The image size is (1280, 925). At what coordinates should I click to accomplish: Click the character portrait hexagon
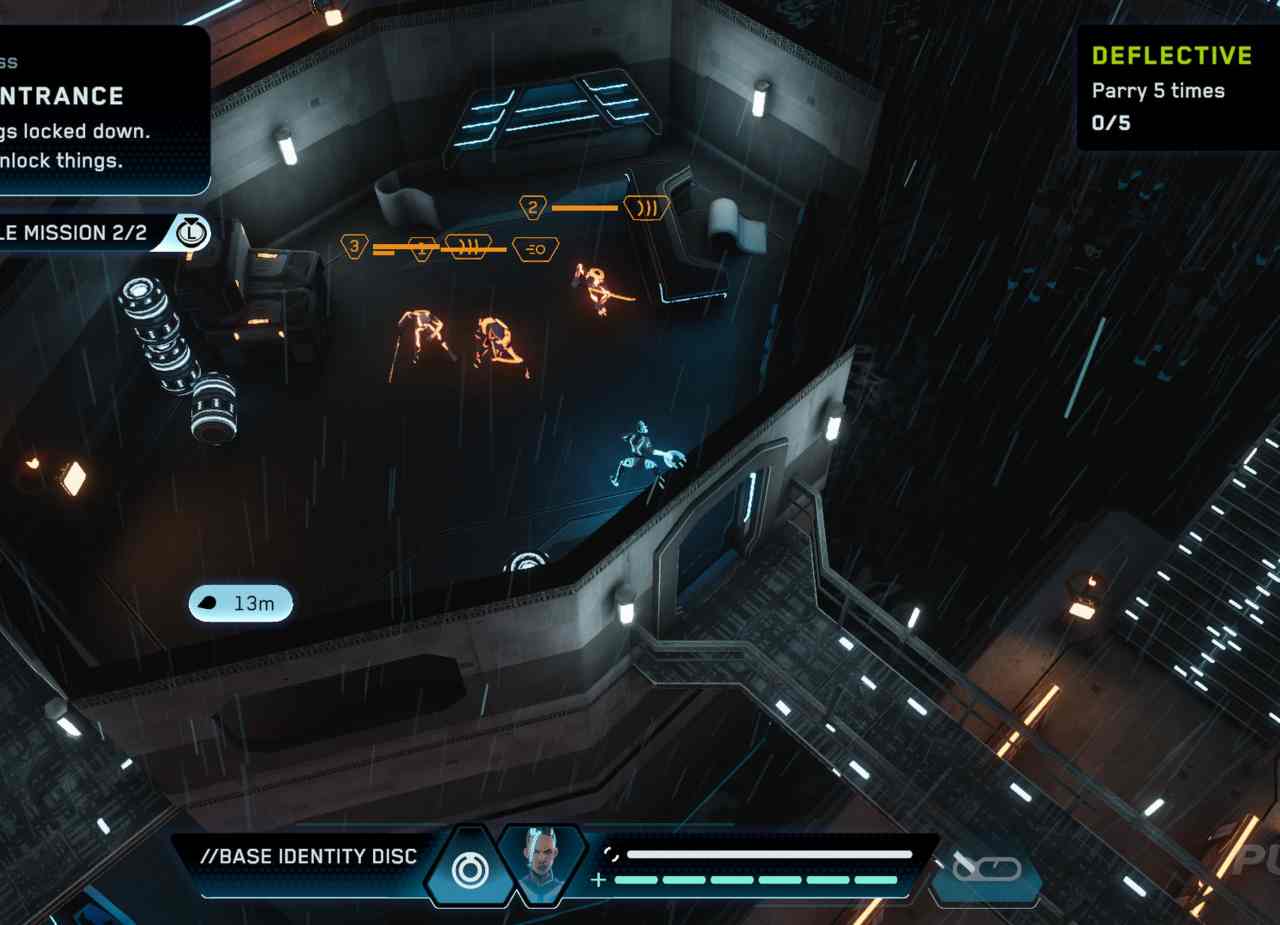[541, 865]
